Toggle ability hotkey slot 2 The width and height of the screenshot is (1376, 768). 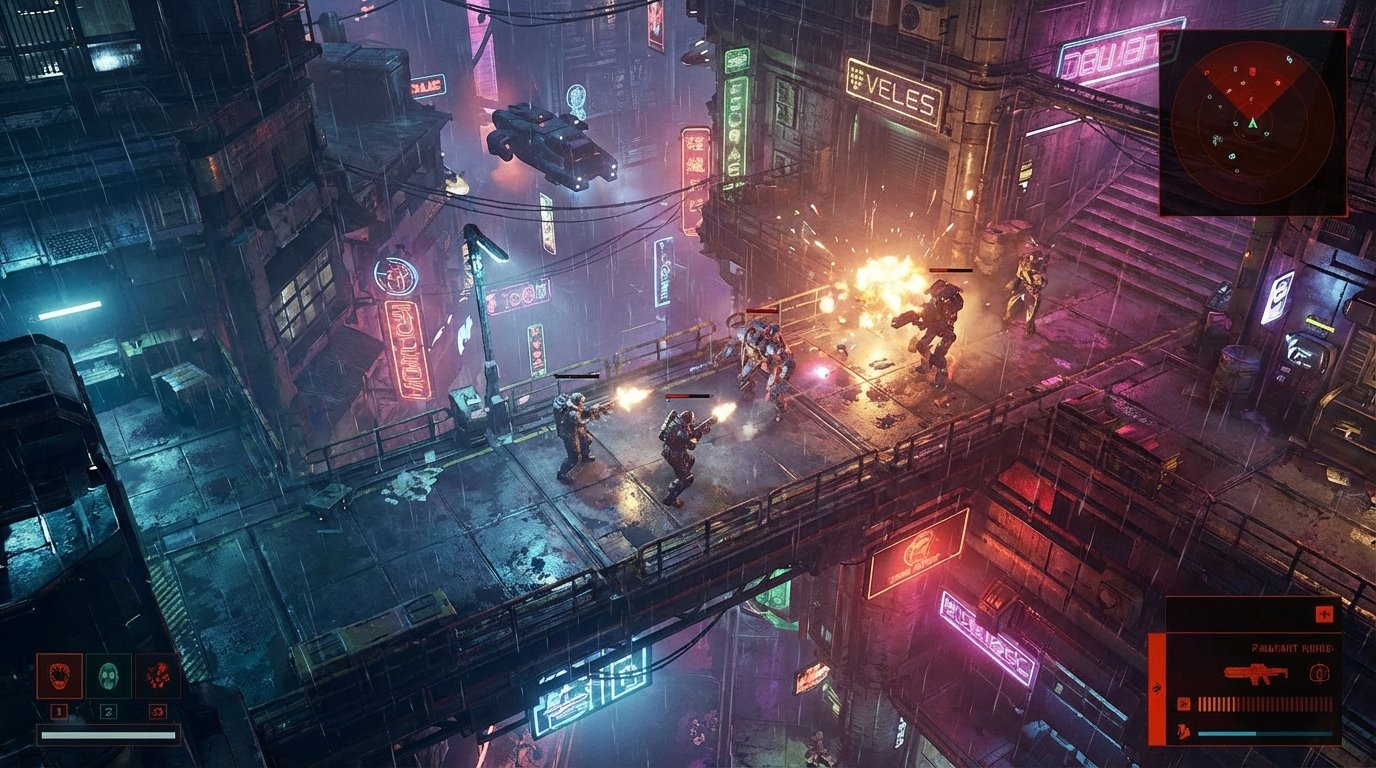click(x=108, y=711)
